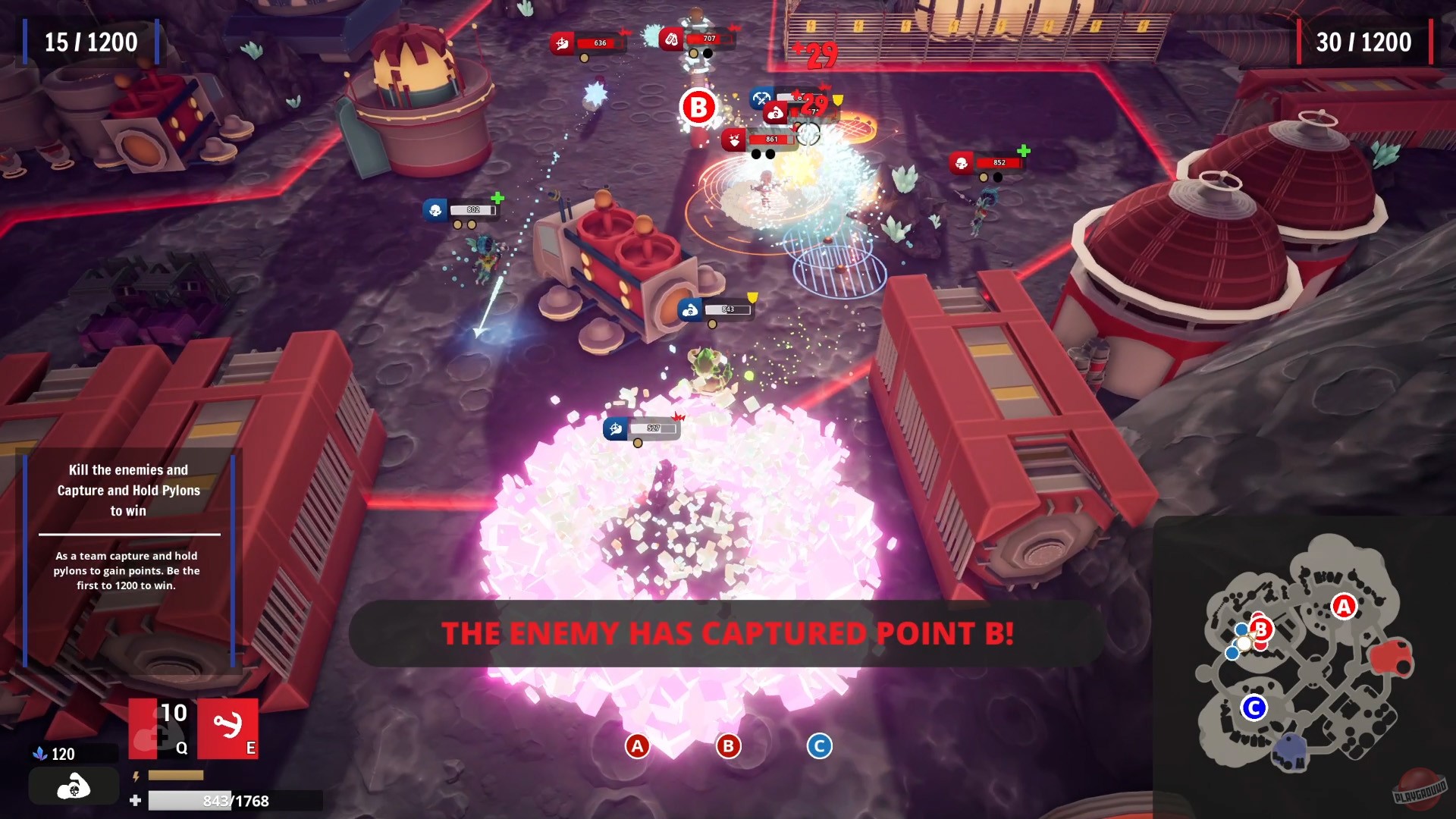Click the blue crystal currency icon showing 120
This screenshot has height=819, width=1456.
pos(41,754)
